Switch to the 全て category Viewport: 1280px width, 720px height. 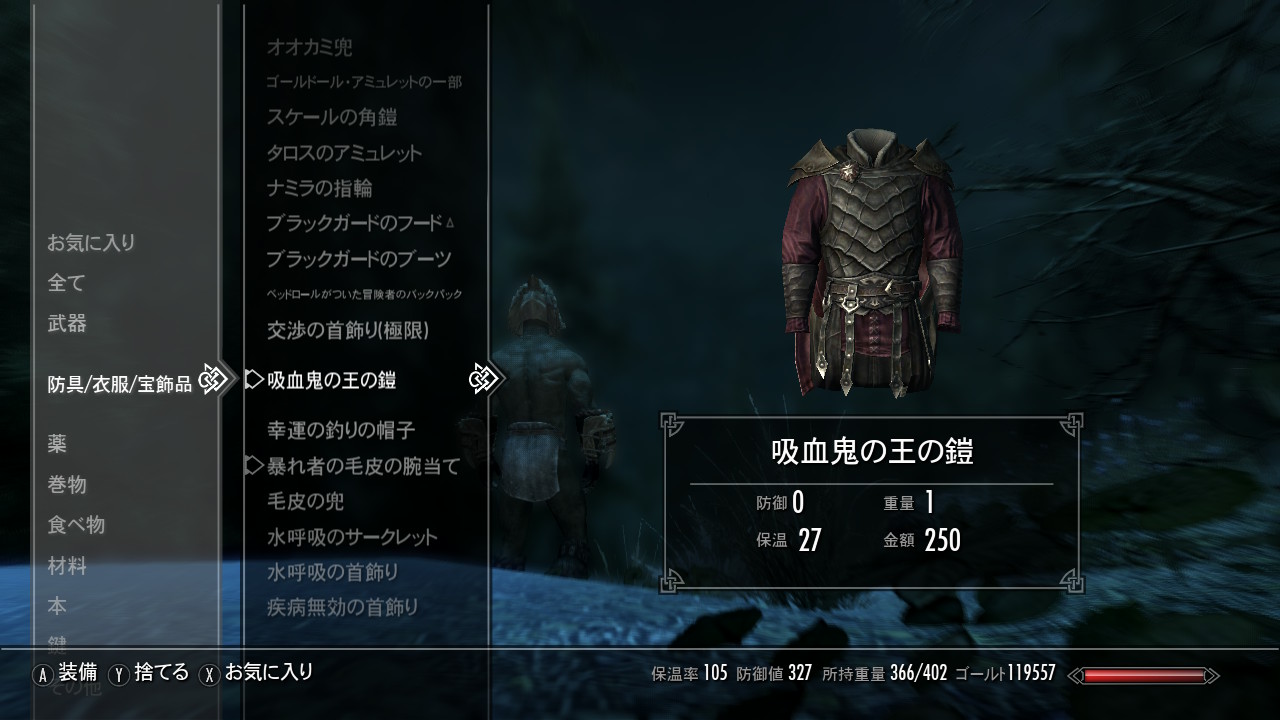click(x=67, y=283)
